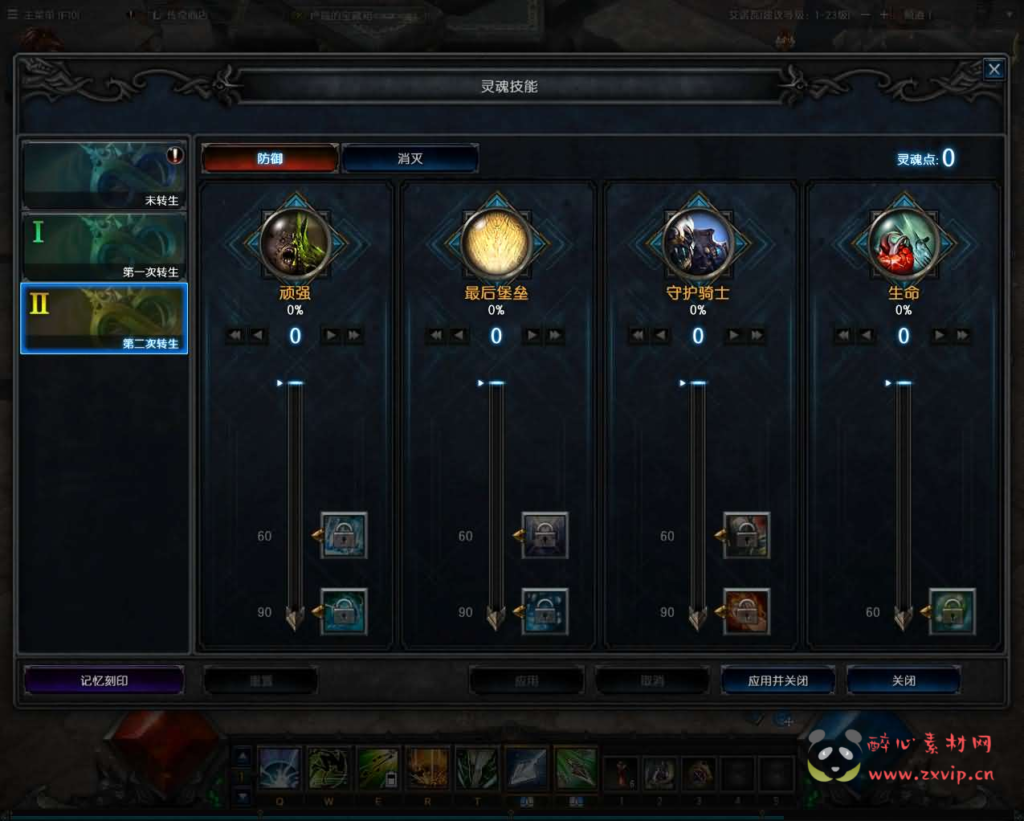Screen dimensions: 1024x821
Task: Click the 最后堡垒 skill icon
Action: (496, 243)
